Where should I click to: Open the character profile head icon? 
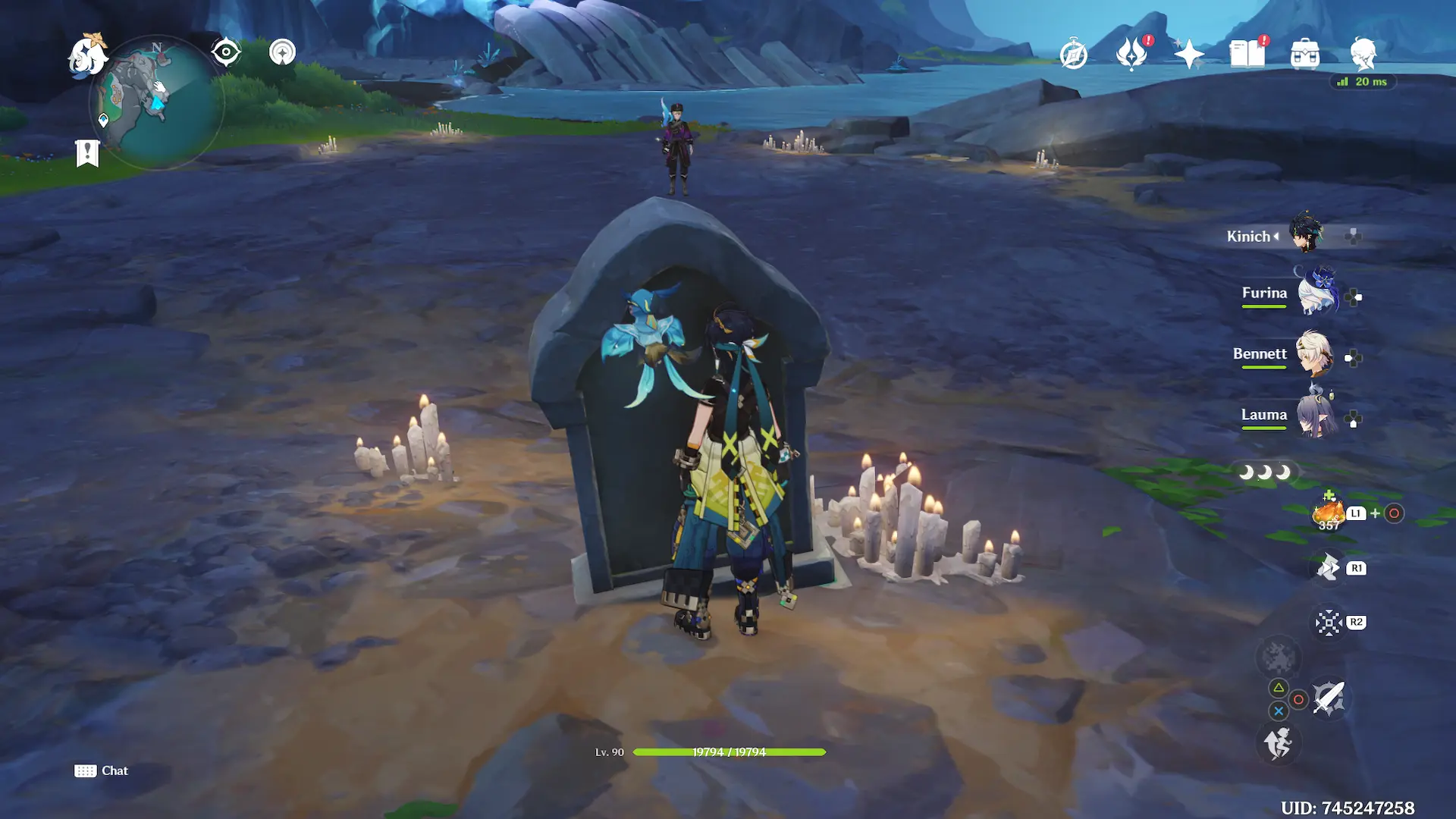1363,54
